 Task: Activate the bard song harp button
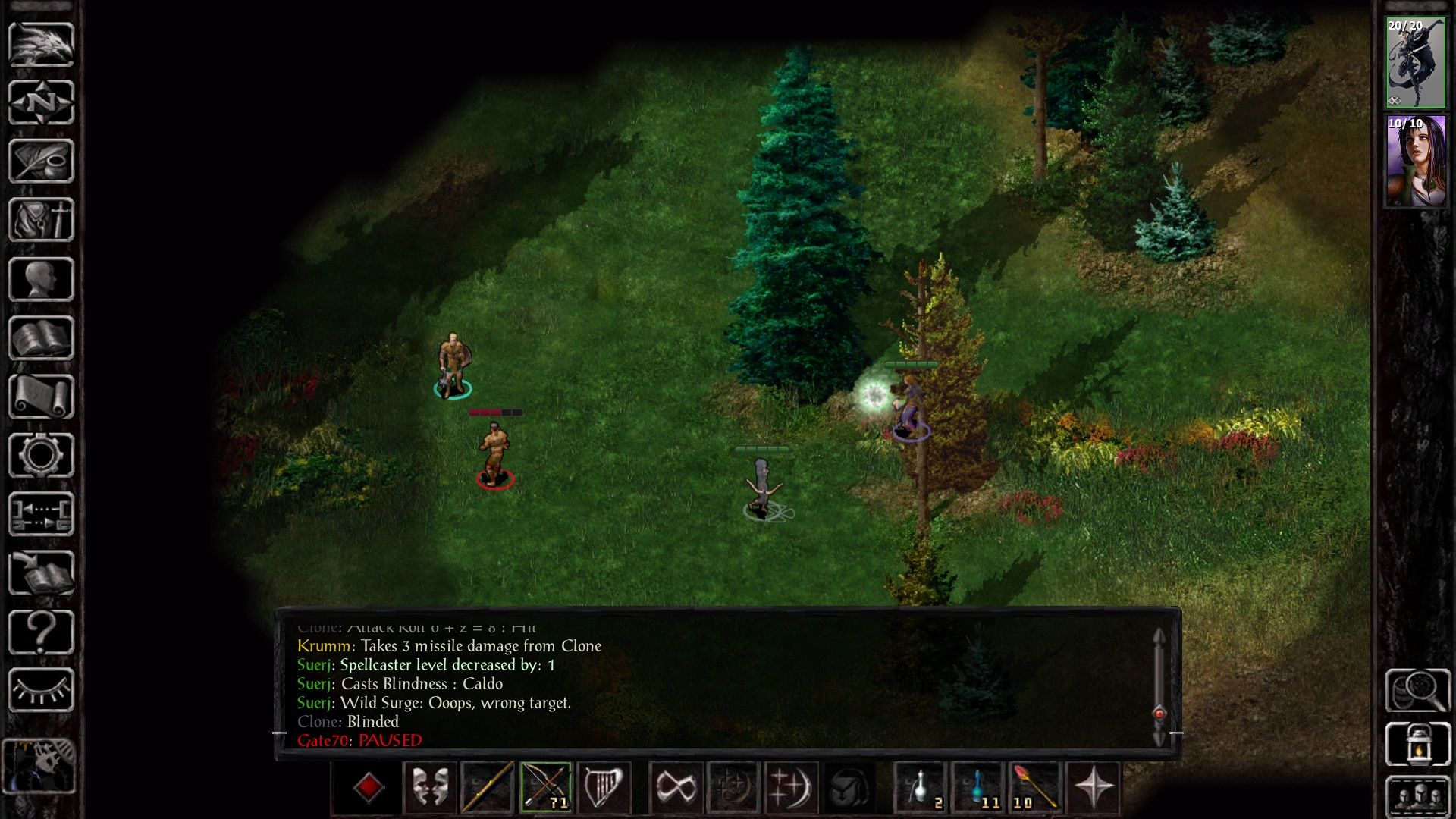click(x=604, y=787)
